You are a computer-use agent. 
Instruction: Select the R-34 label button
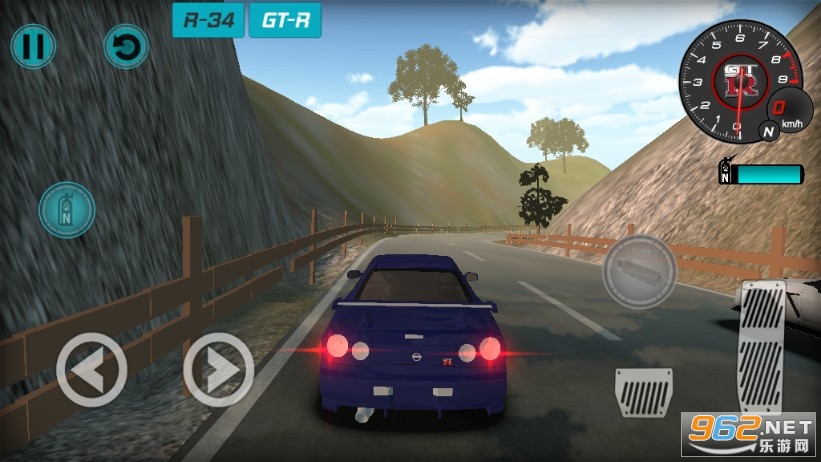(208, 20)
